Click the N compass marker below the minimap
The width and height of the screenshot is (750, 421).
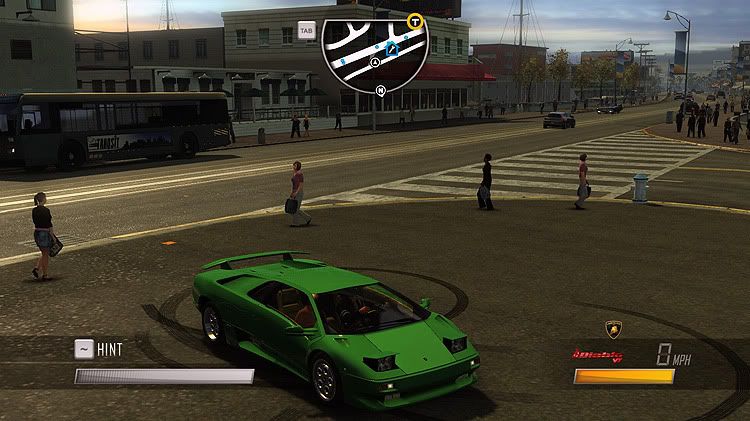pos(380,90)
